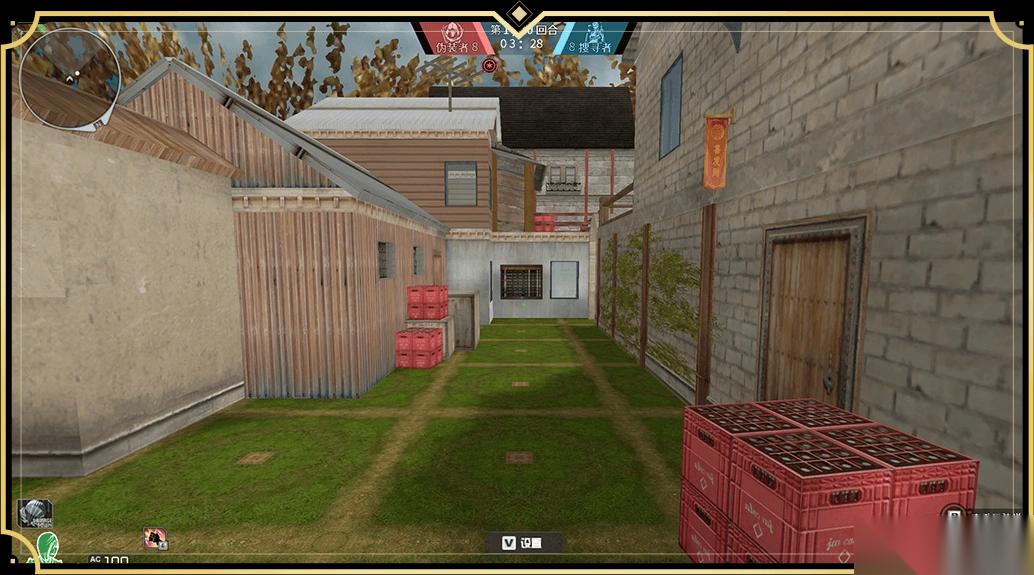Open the 设置 settings button
The height and width of the screenshot is (575, 1034).
coord(523,542)
